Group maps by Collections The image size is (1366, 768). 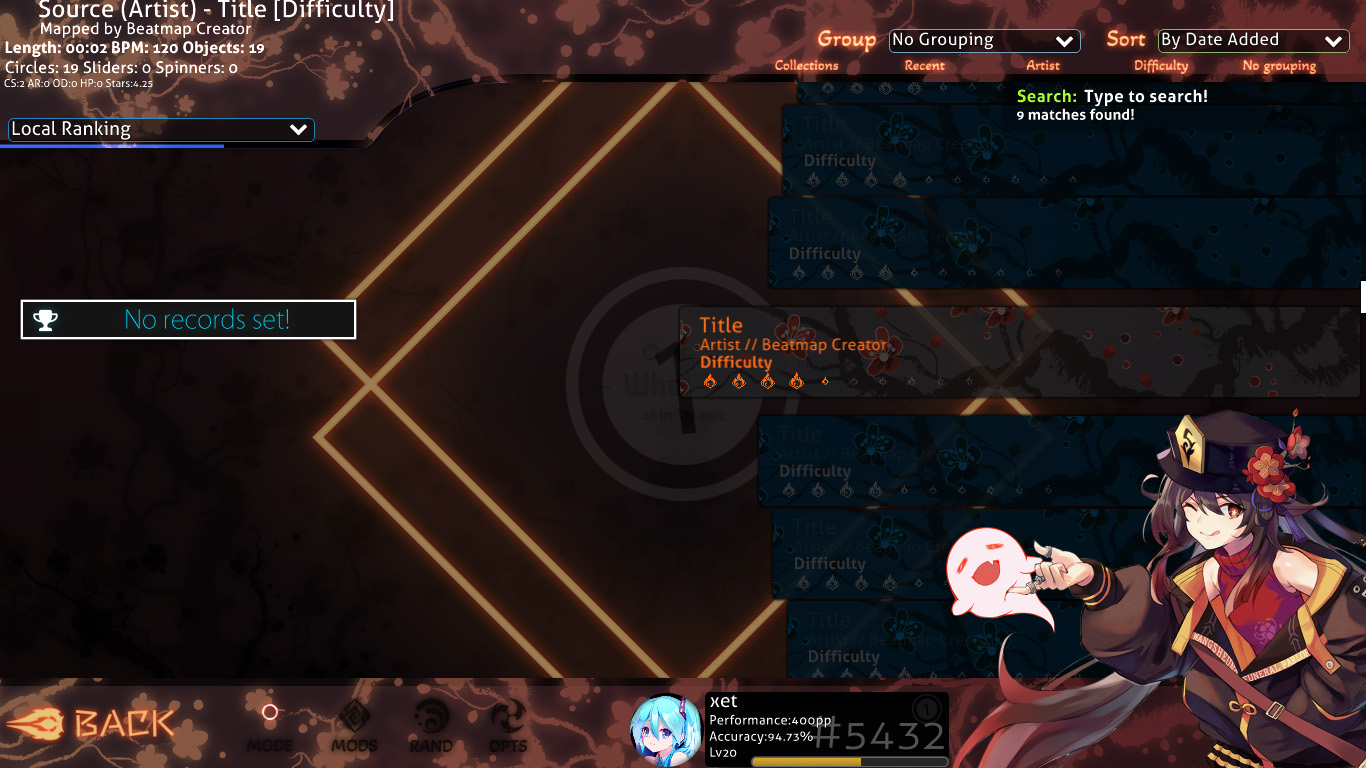806,65
